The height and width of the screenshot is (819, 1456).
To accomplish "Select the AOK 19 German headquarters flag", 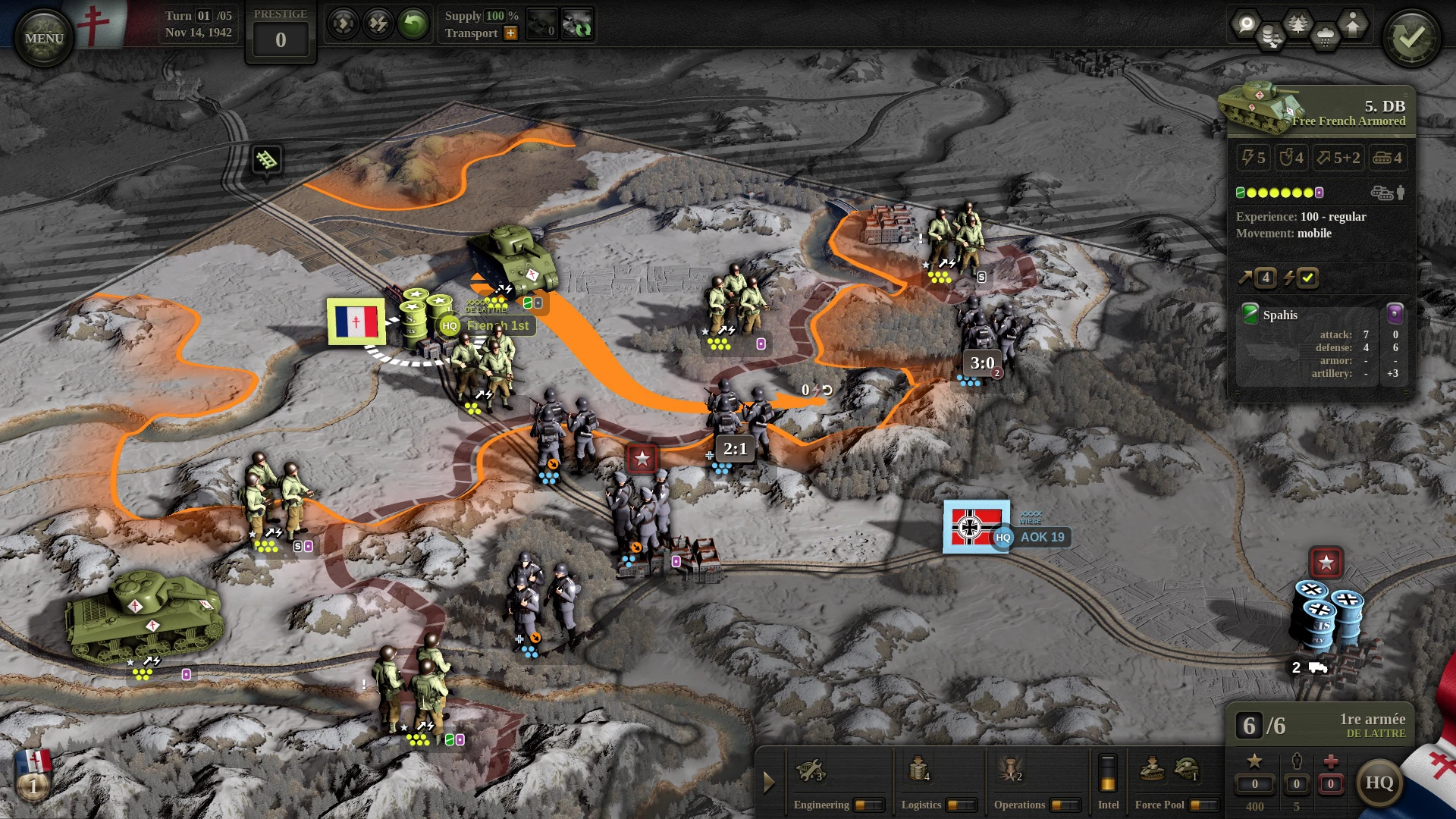I will (975, 529).
